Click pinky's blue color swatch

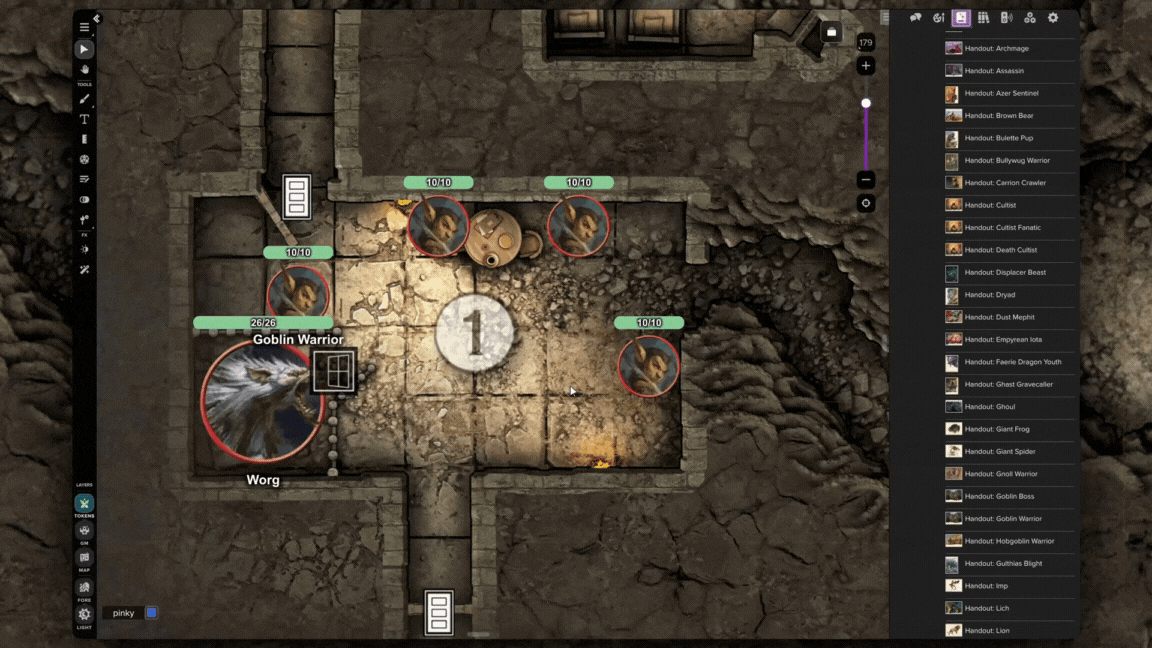tap(151, 613)
